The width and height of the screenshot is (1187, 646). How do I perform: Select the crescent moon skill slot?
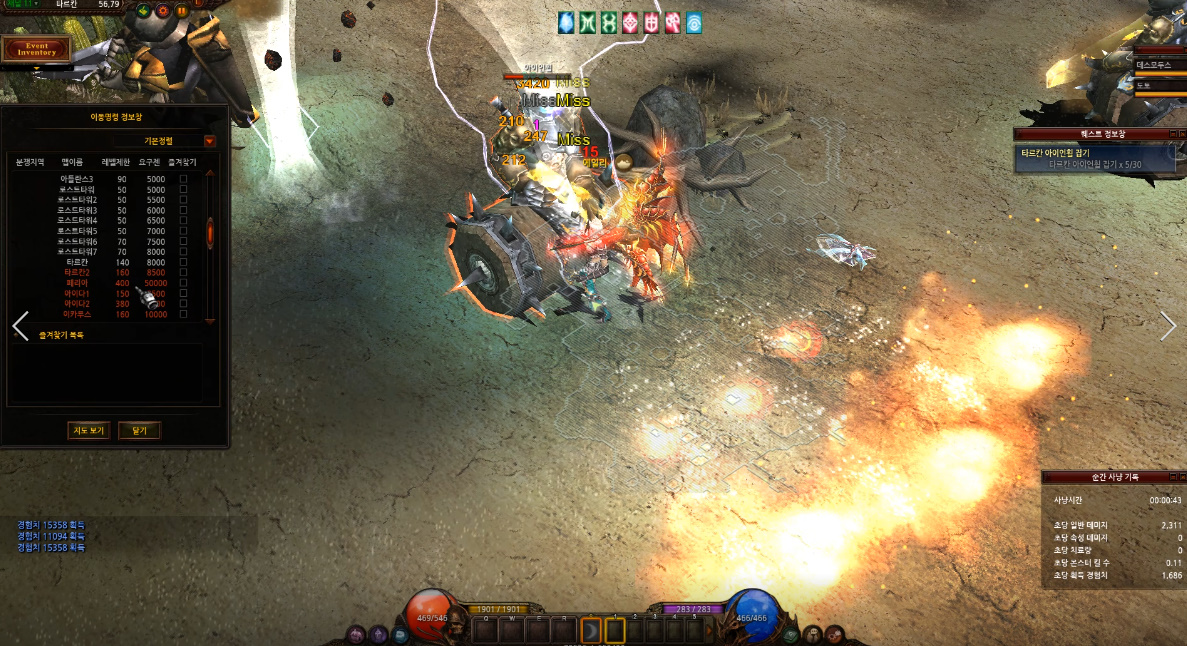click(x=591, y=631)
